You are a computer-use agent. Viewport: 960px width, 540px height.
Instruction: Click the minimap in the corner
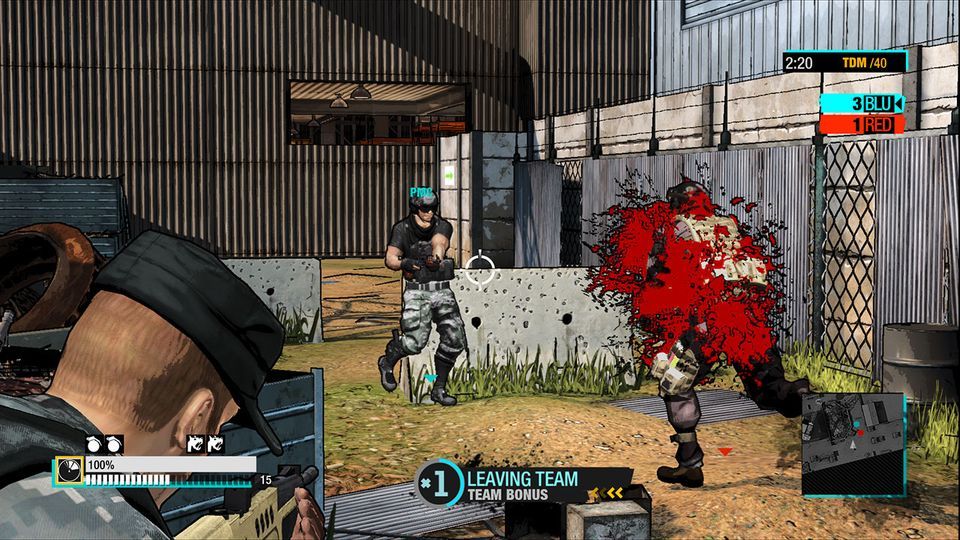[x=853, y=444]
